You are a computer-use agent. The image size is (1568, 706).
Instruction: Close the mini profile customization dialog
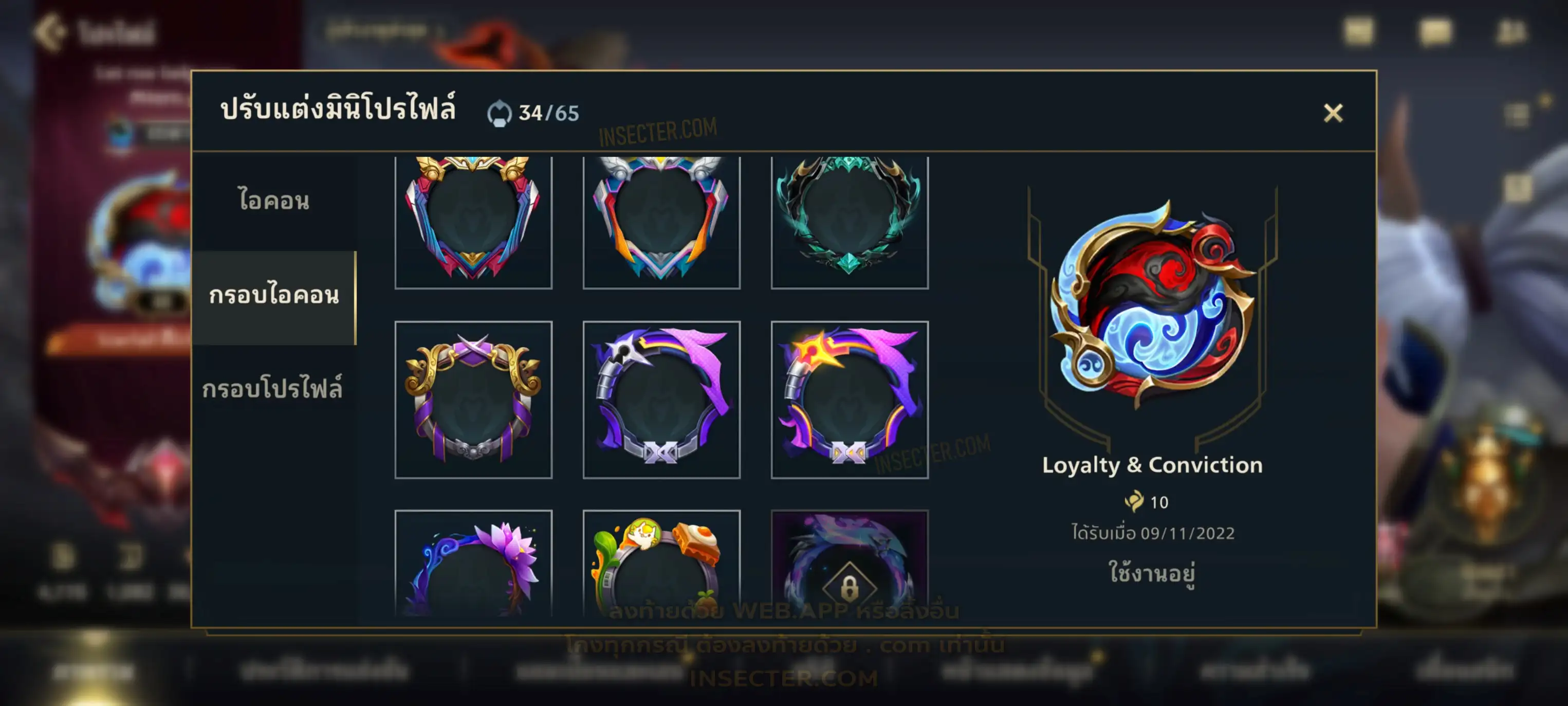[1333, 113]
